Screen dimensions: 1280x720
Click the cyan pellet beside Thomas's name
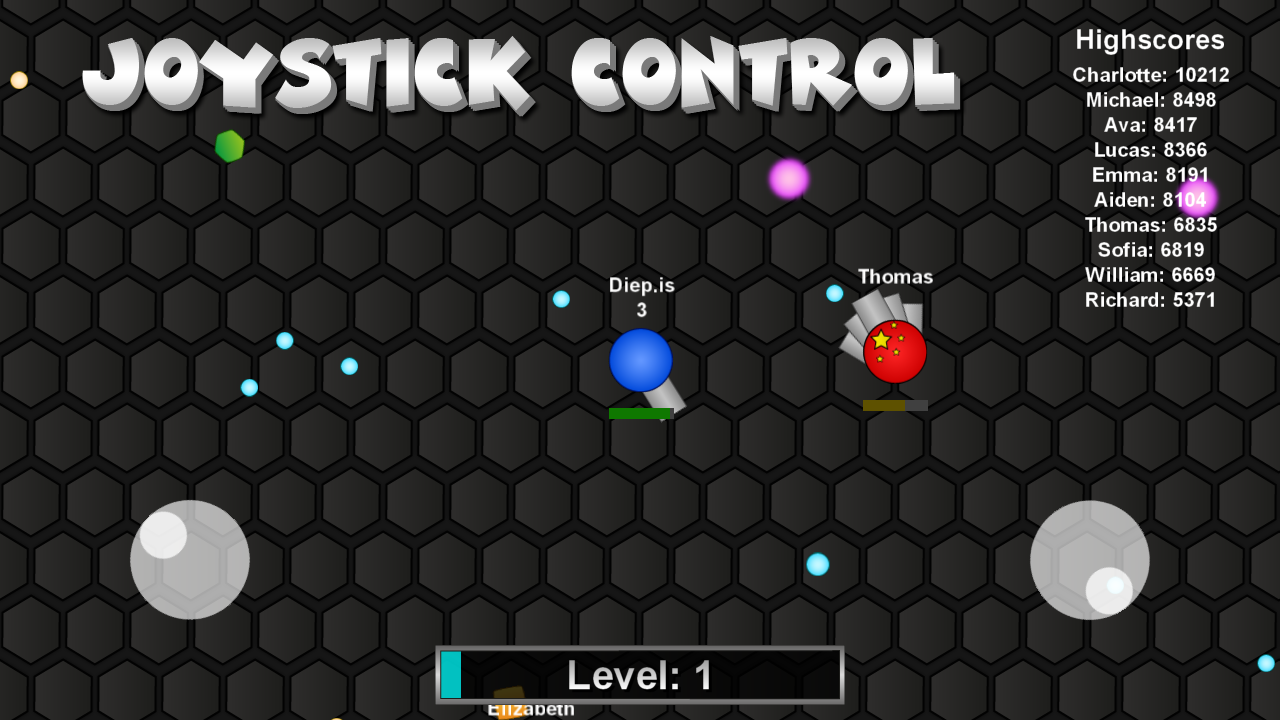pos(833,294)
